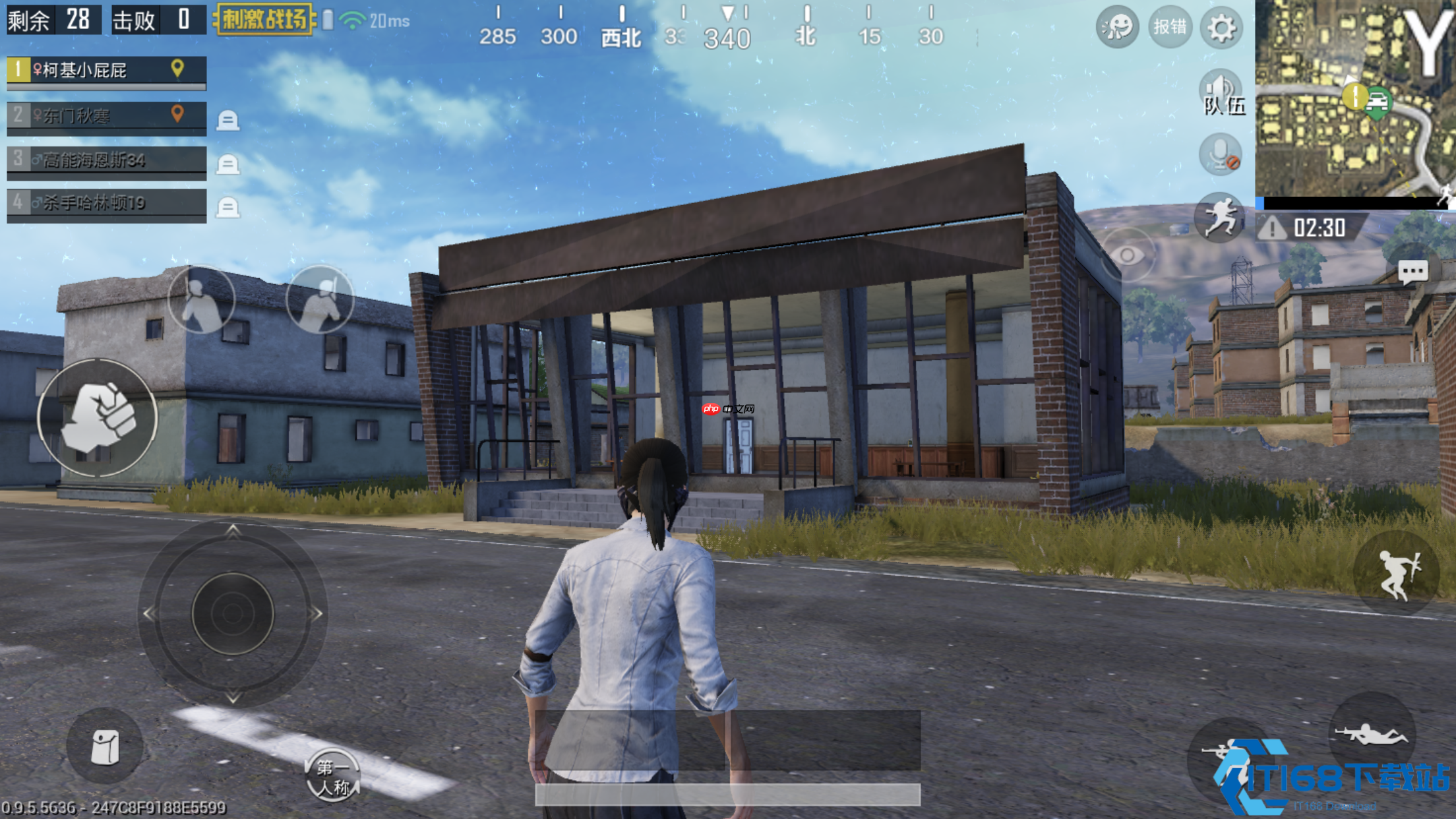Select teammate 东门秋寒 in team list

pos(106,116)
